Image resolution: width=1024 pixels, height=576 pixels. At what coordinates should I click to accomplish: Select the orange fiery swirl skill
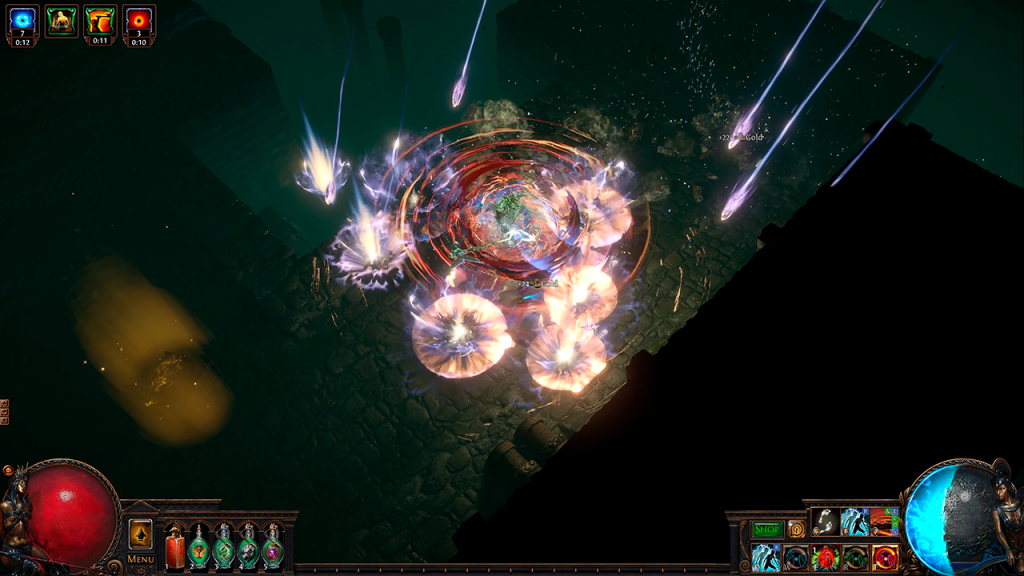tap(884, 520)
